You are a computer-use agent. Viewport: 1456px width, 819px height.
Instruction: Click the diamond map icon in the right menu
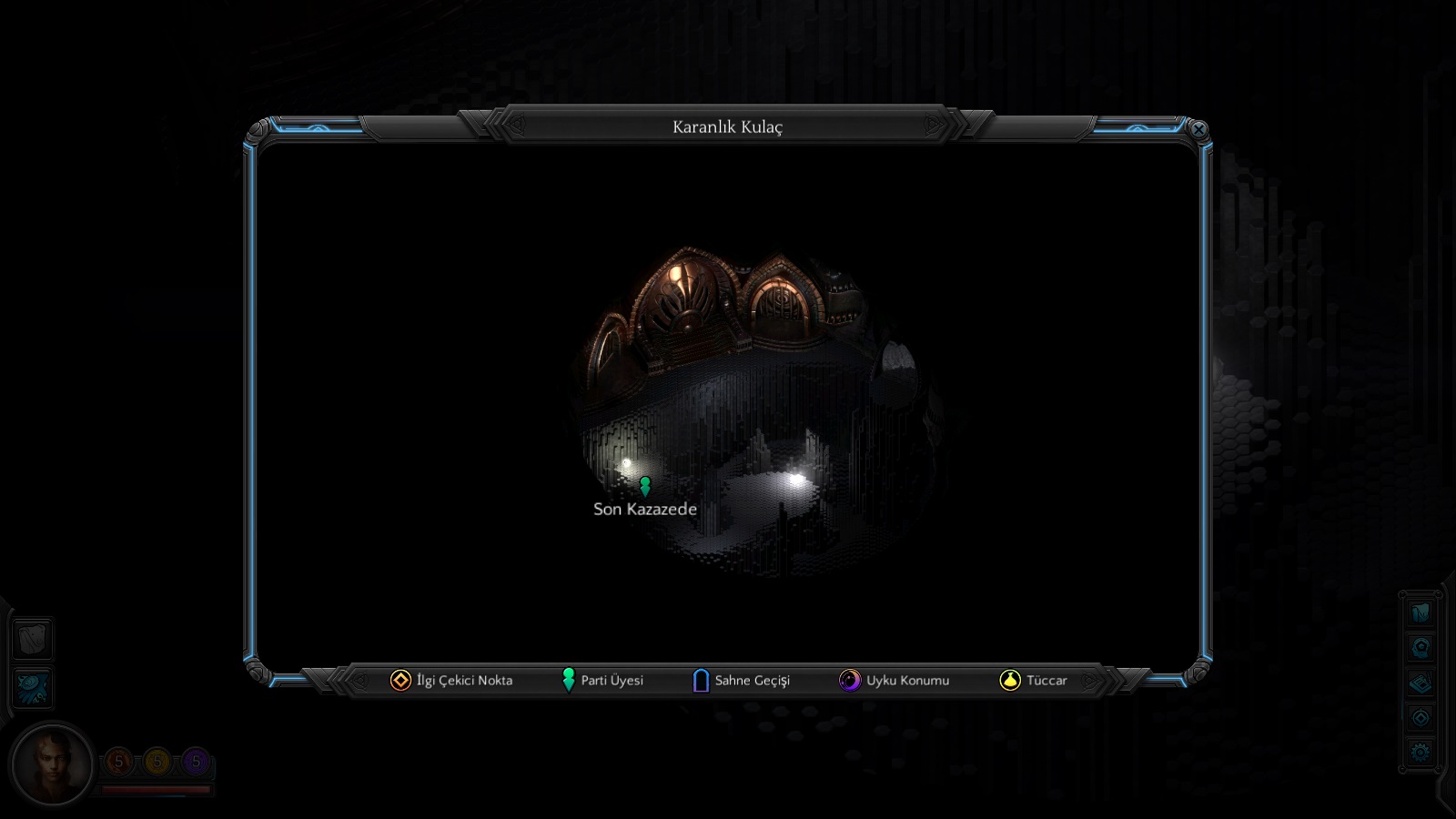pos(1421,718)
